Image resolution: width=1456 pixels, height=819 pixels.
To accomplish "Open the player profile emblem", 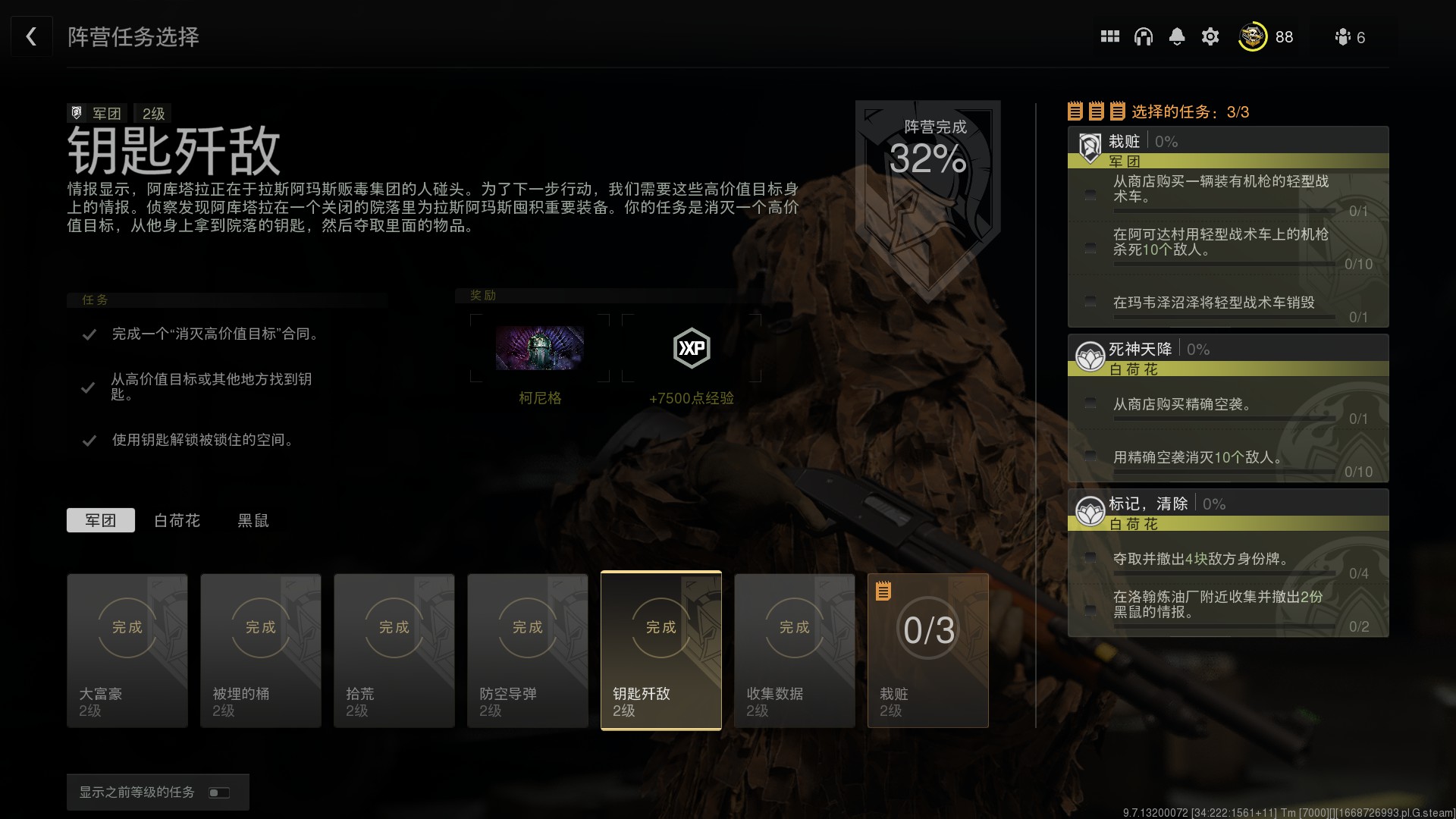I will (x=1253, y=36).
